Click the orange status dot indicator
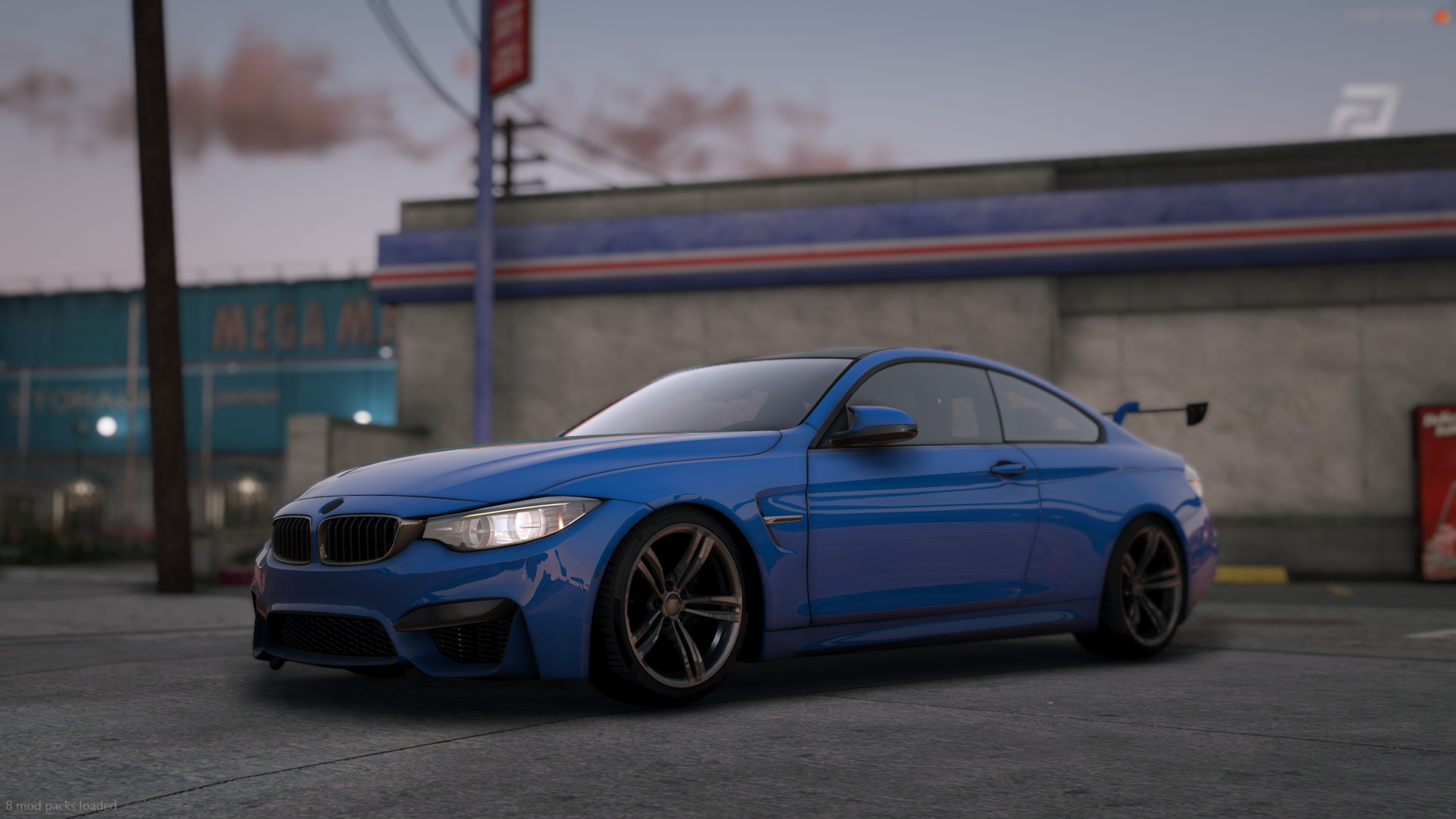The image size is (1456, 819). [x=1441, y=16]
